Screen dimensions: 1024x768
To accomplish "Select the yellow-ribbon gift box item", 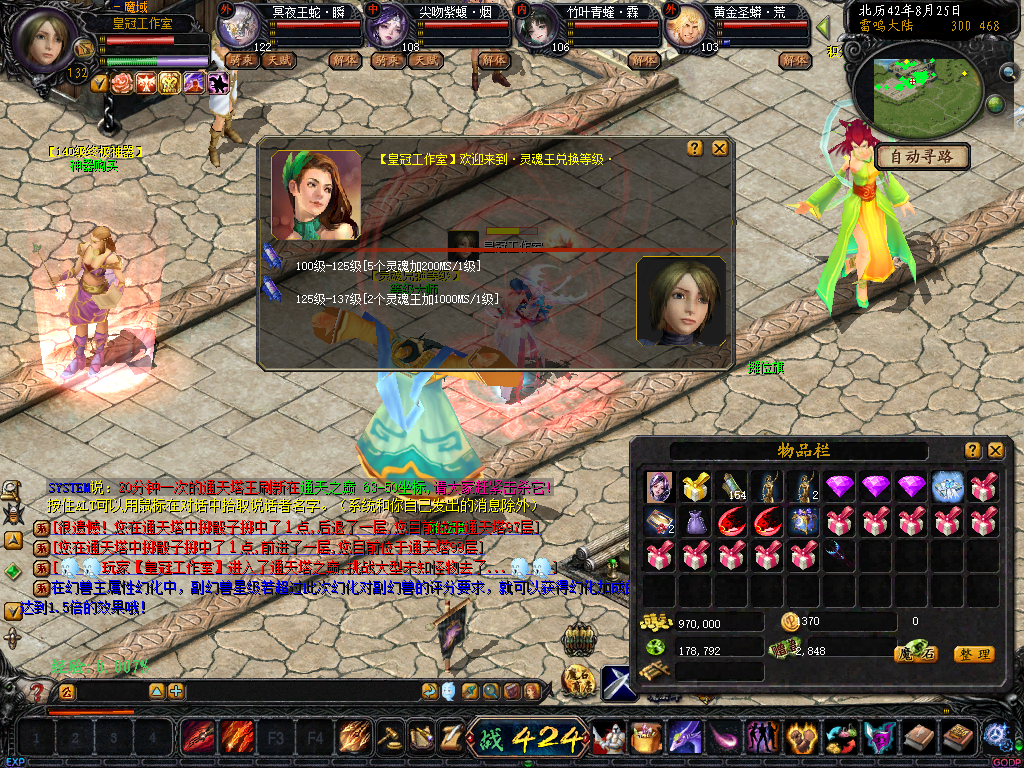I will pos(693,487).
